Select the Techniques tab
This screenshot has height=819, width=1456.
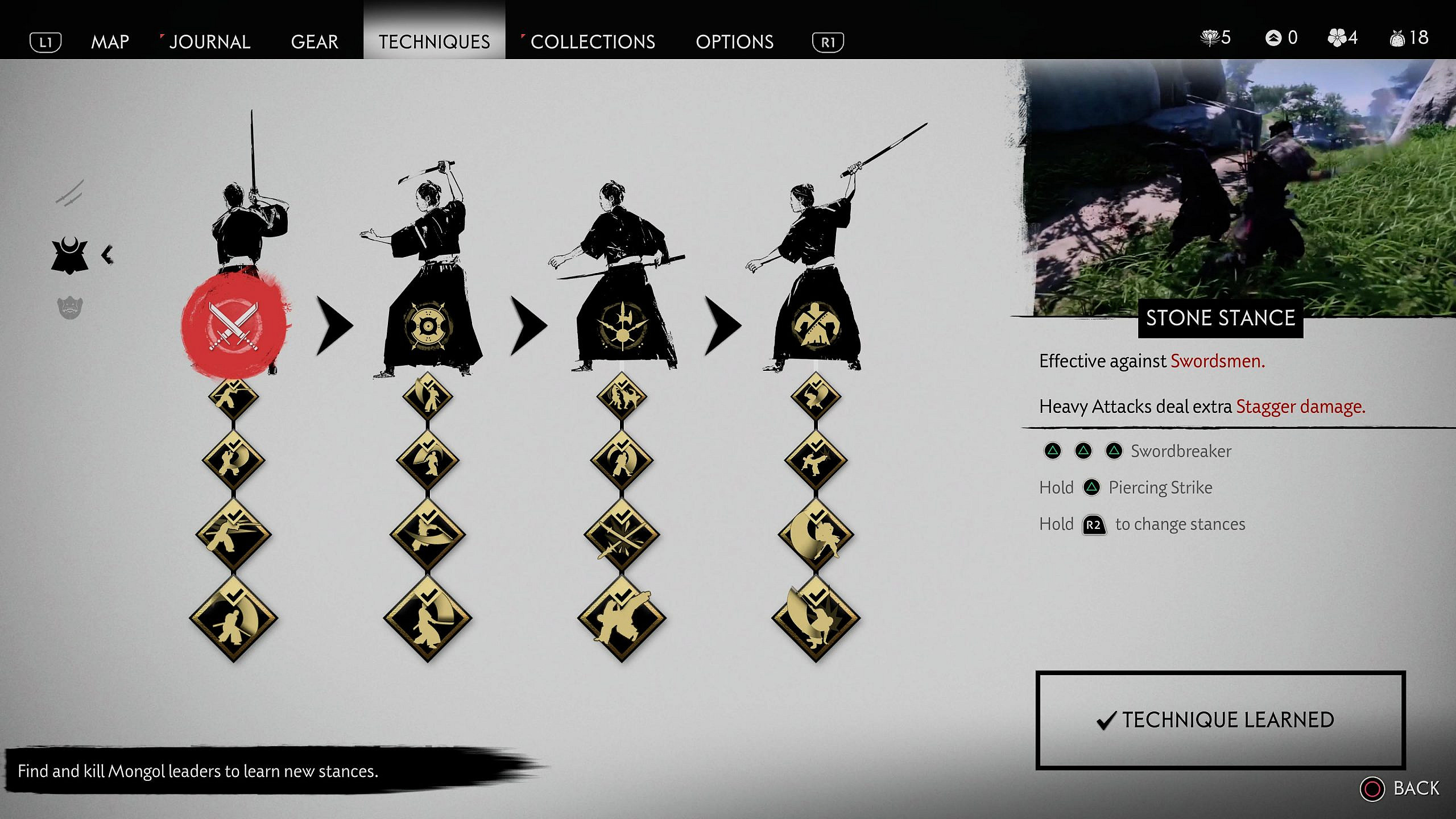point(434,42)
